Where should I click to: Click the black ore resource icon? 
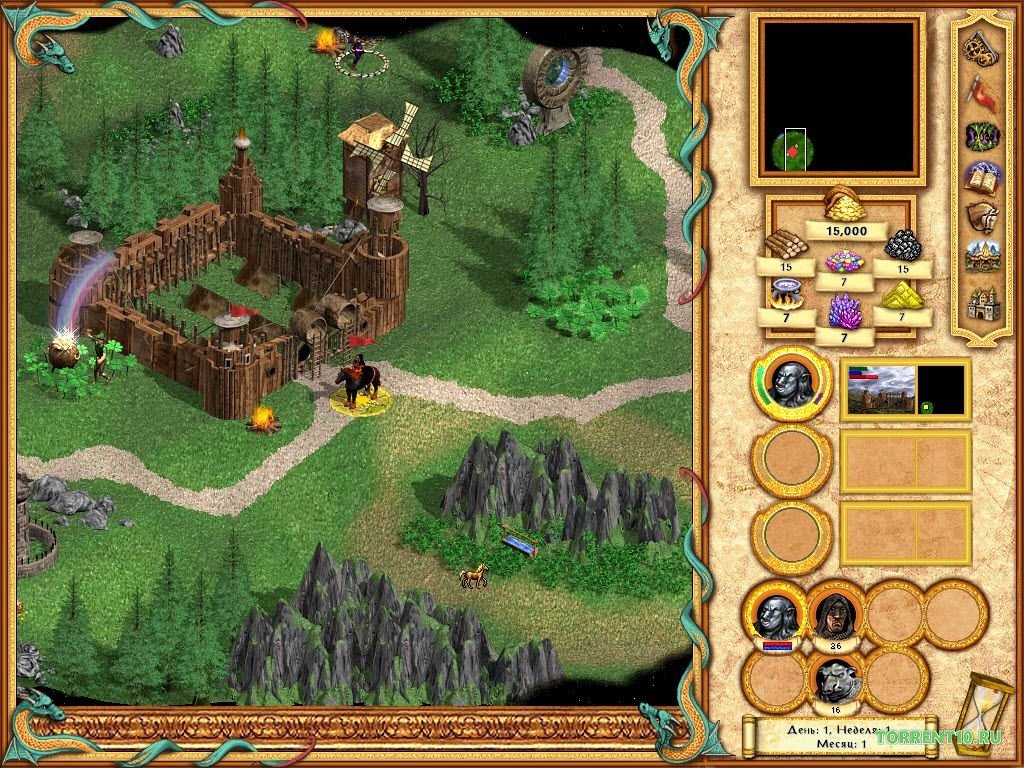click(904, 245)
